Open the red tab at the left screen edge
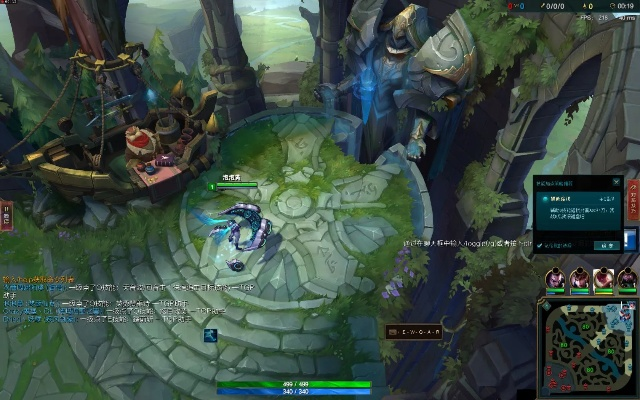Image resolution: width=640 pixels, height=400 pixels. pyautogui.click(x=5, y=214)
